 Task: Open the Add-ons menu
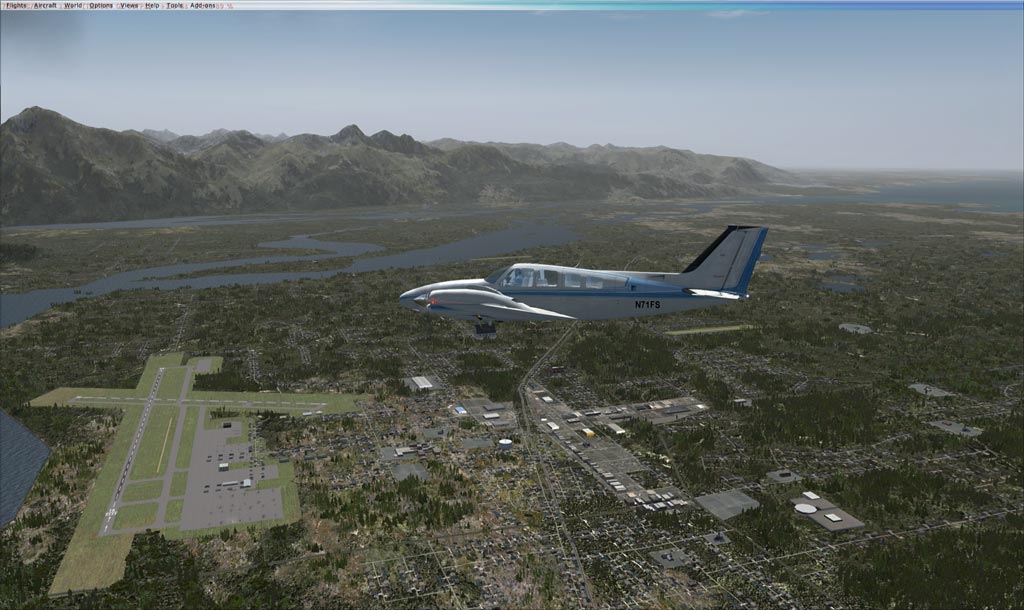pyautogui.click(x=203, y=5)
